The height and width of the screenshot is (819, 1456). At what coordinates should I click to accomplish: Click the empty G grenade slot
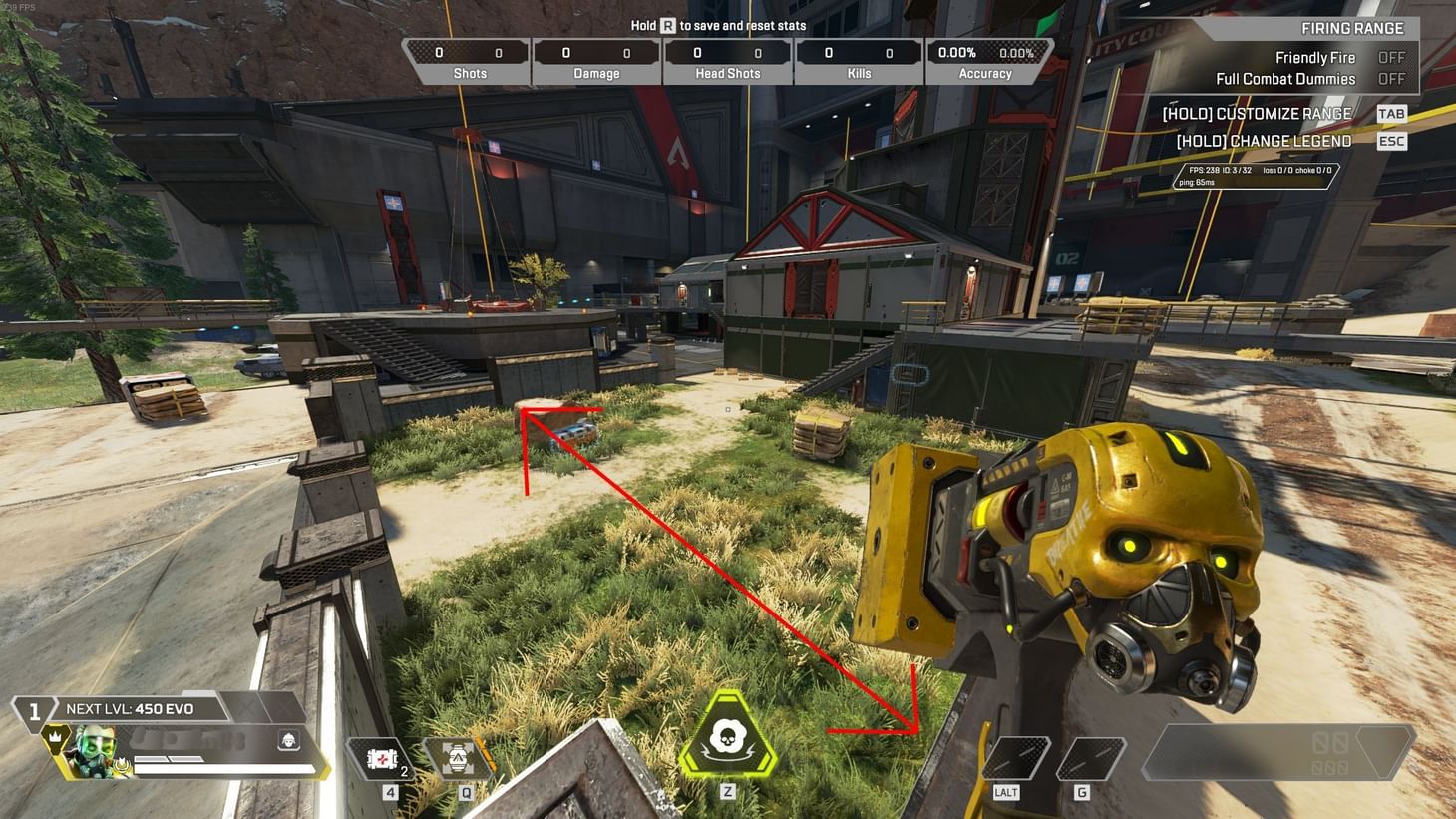(1091, 757)
